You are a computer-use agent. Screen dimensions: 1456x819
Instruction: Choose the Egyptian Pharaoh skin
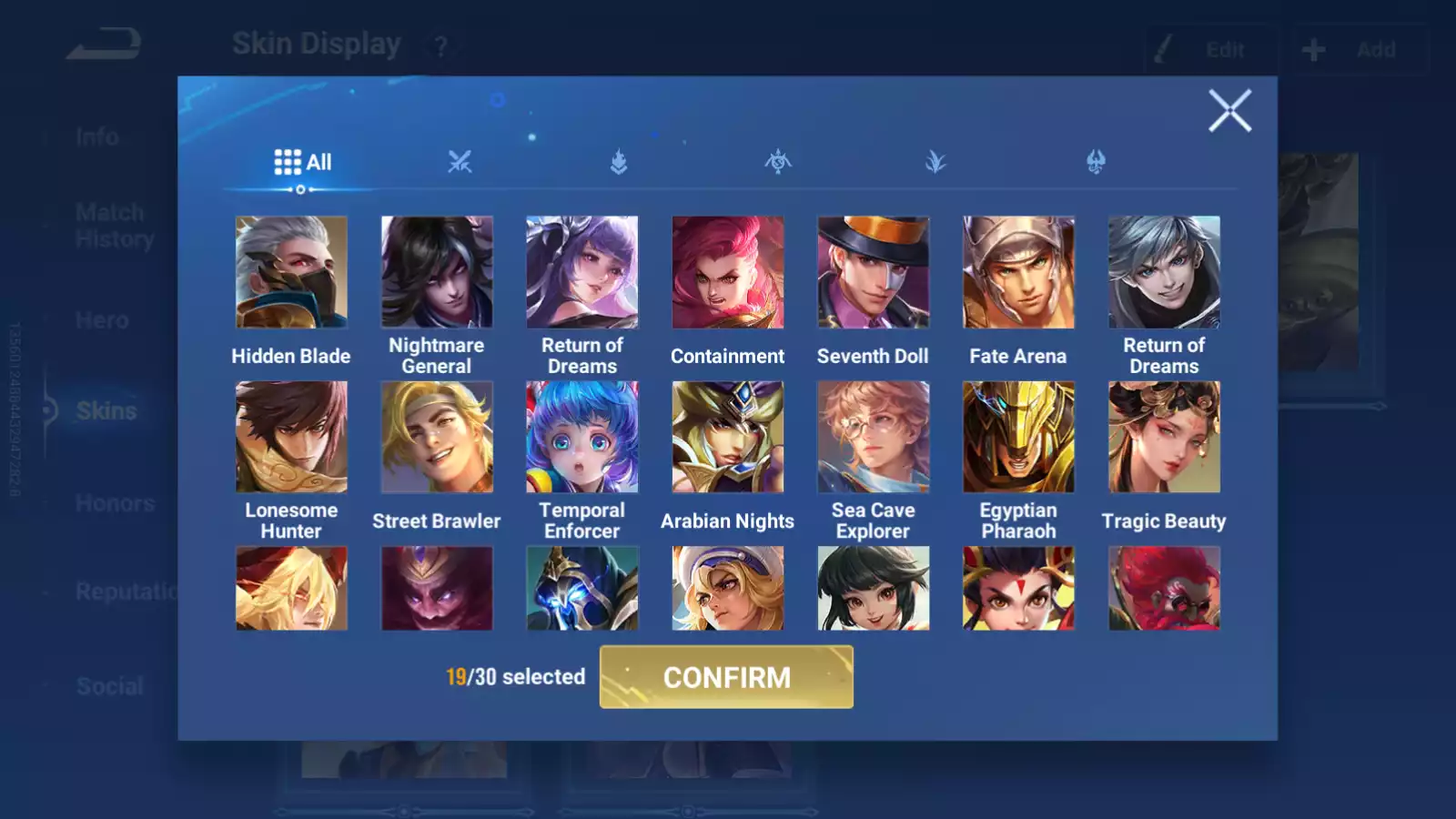(x=1018, y=437)
